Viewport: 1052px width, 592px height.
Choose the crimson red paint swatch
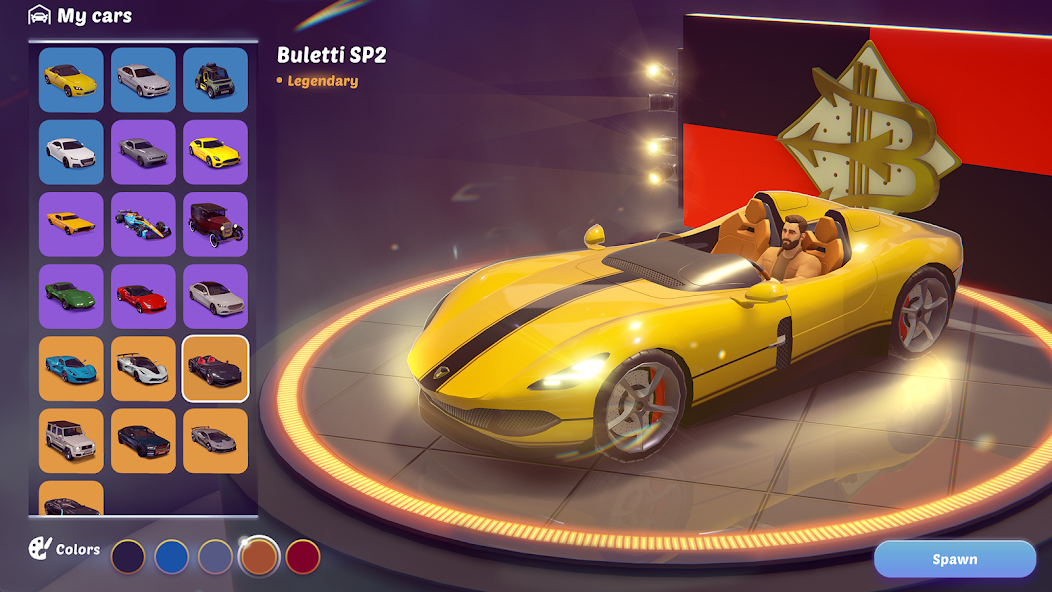[x=303, y=556]
